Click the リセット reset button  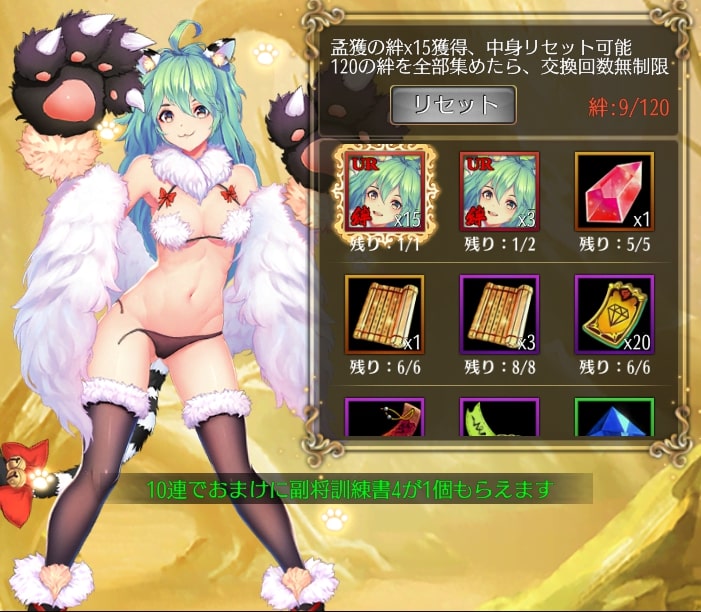coord(452,104)
